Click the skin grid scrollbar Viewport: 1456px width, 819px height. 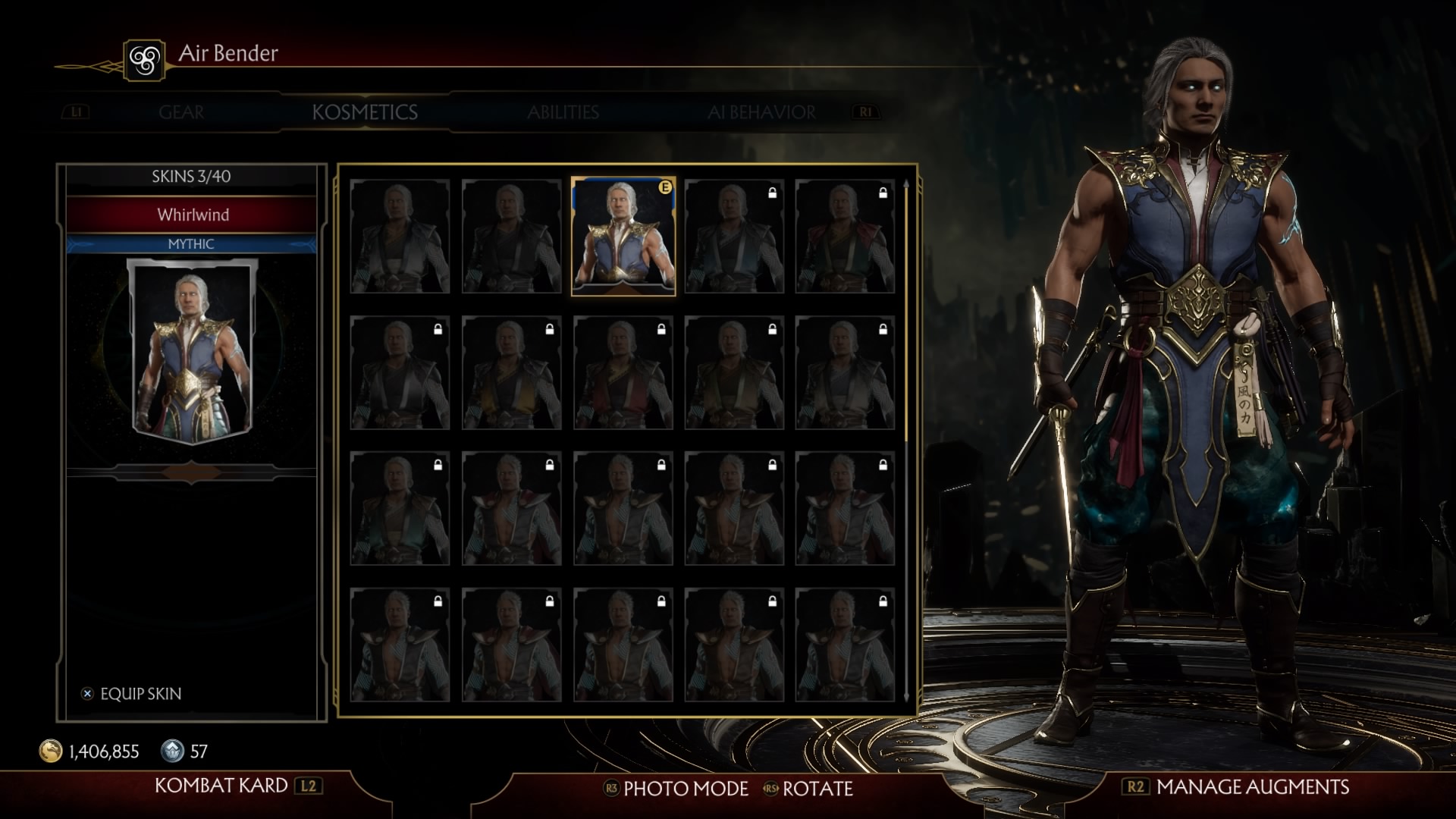[906, 440]
